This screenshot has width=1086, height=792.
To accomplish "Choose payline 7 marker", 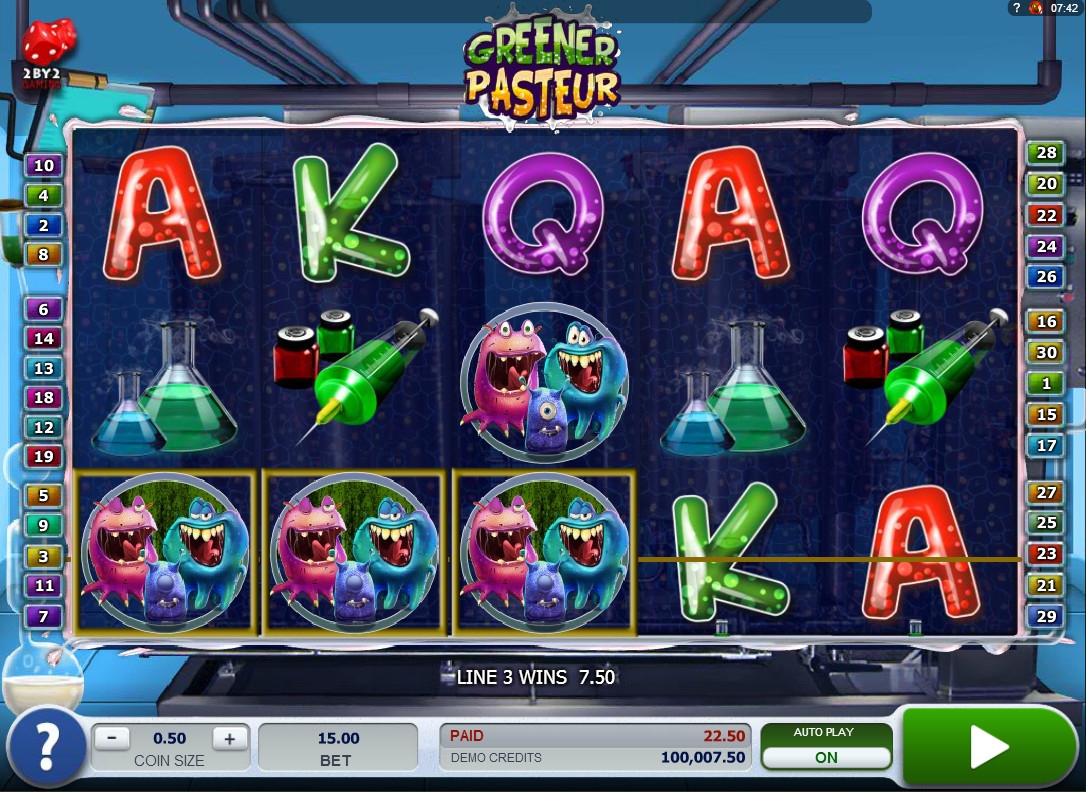I will click(x=44, y=616).
